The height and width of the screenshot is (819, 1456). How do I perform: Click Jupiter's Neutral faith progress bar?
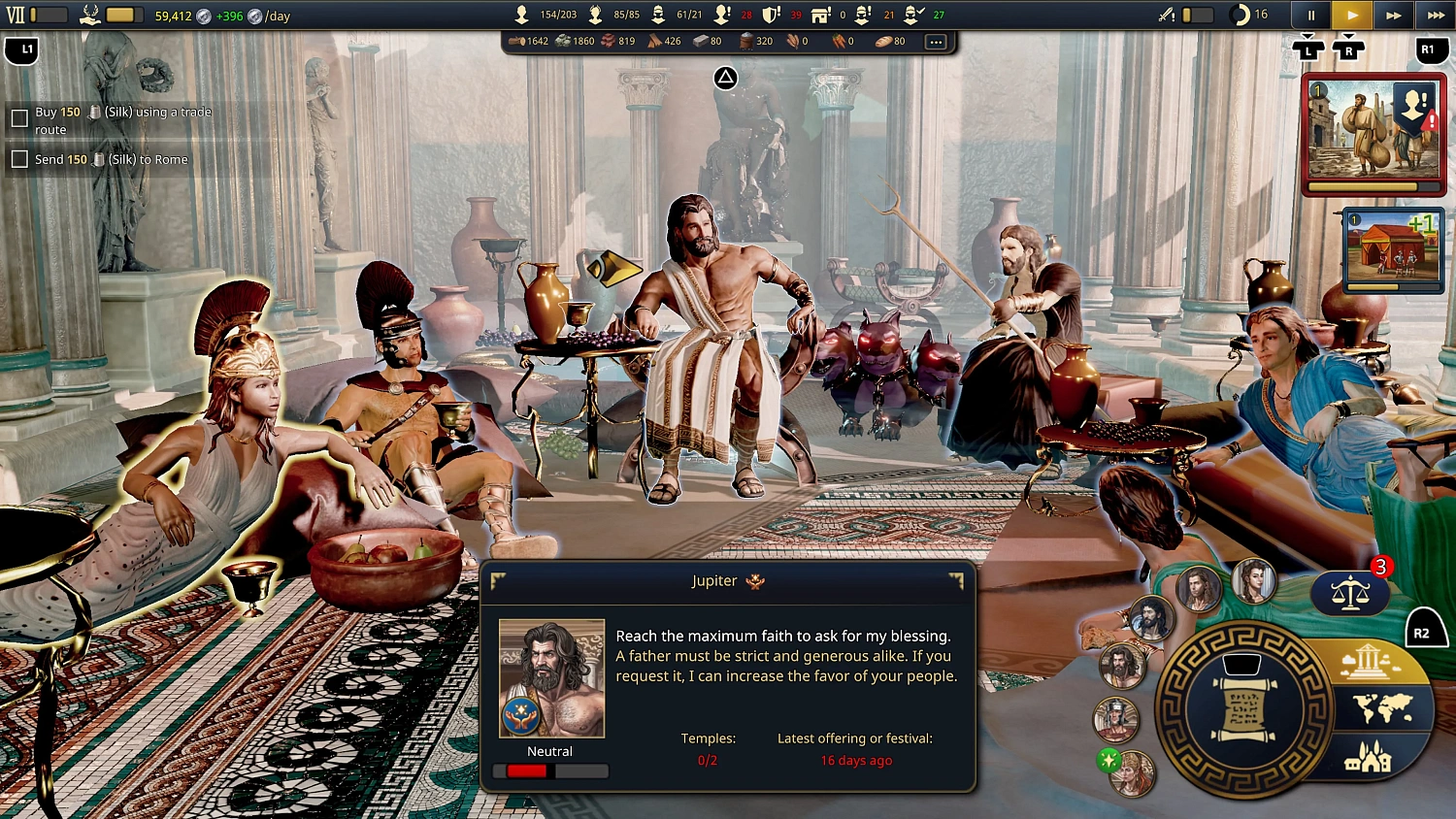tap(550, 770)
